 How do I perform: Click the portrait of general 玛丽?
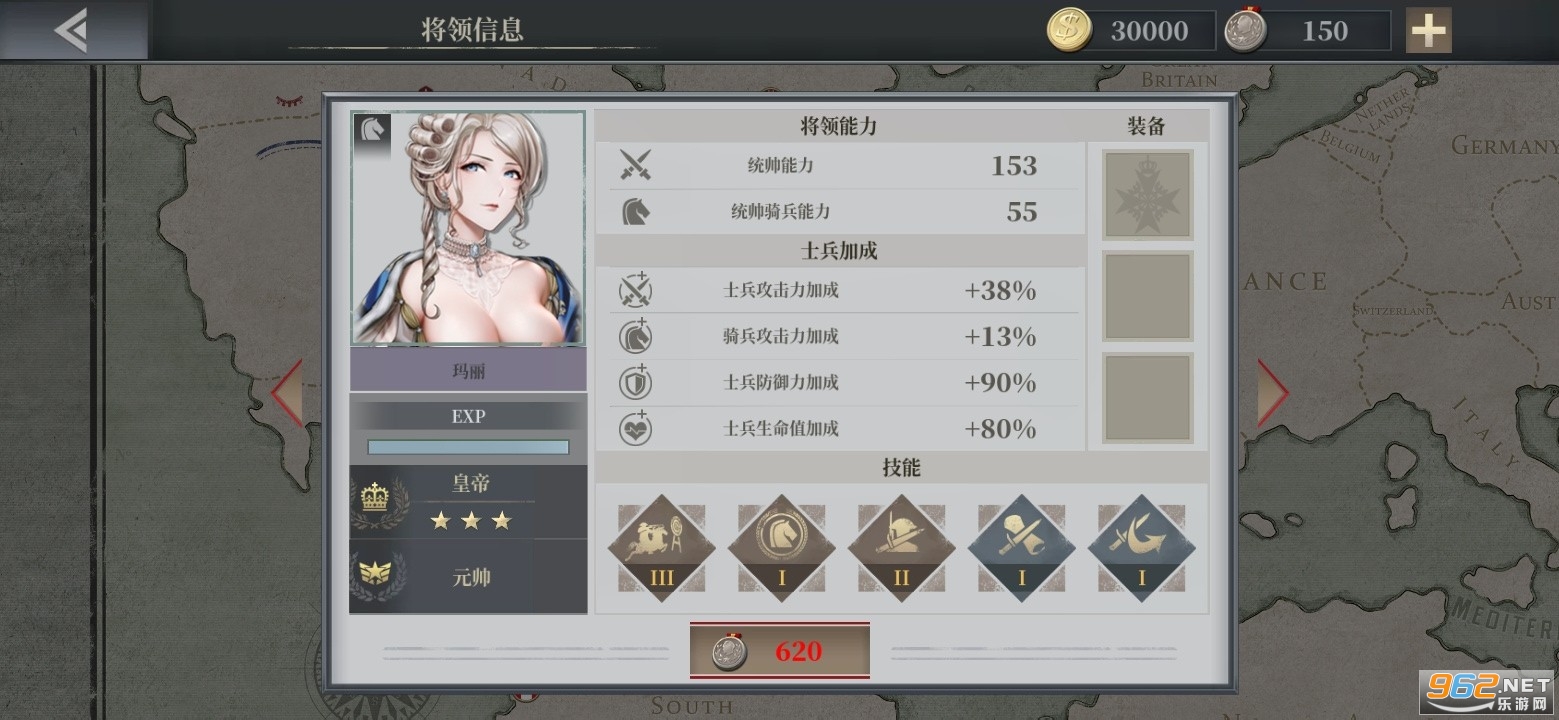[468, 229]
